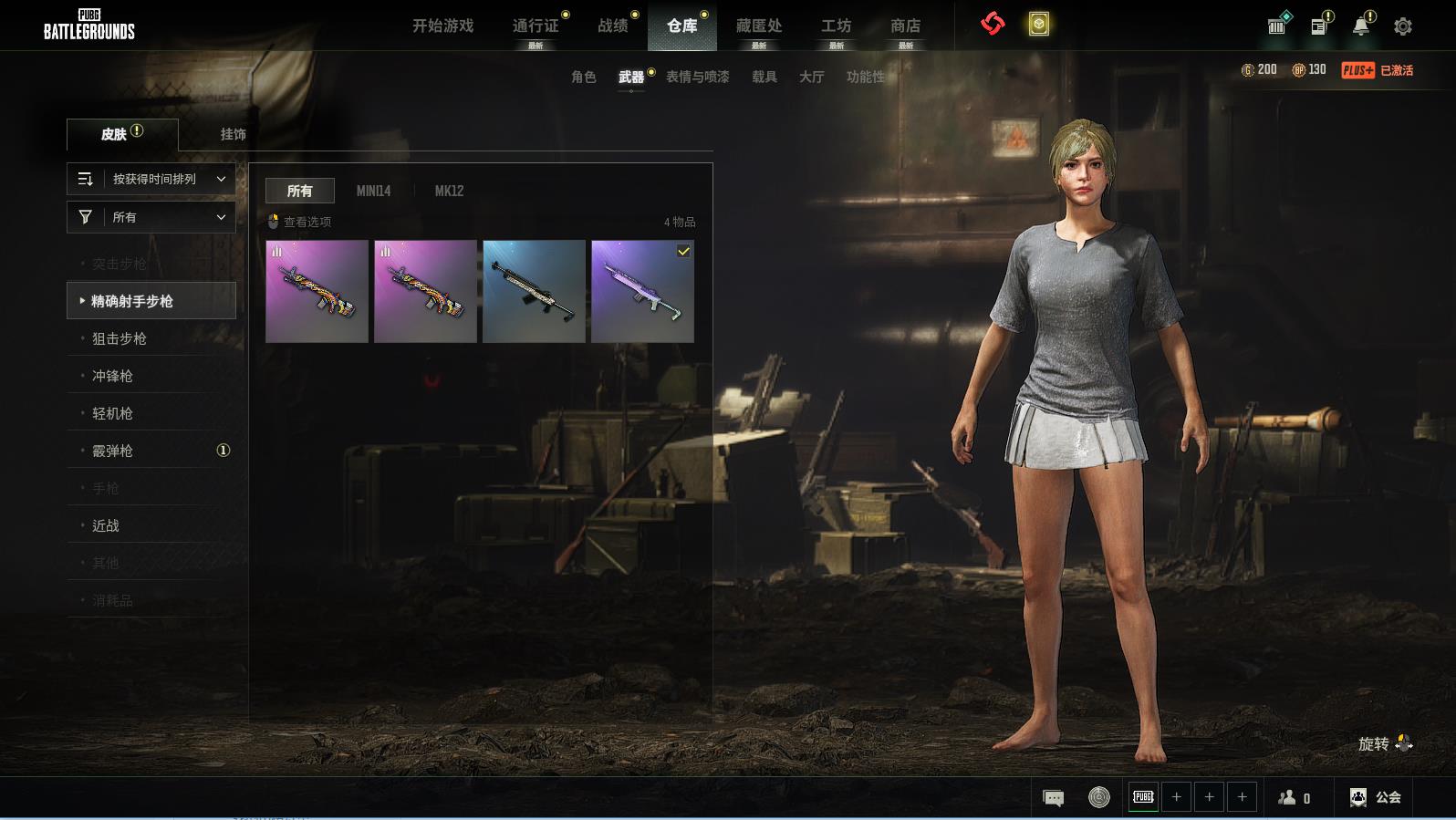The image size is (1456, 820).
Task: Switch to the 挂饰 charms tab
Action: coord(234,134)
